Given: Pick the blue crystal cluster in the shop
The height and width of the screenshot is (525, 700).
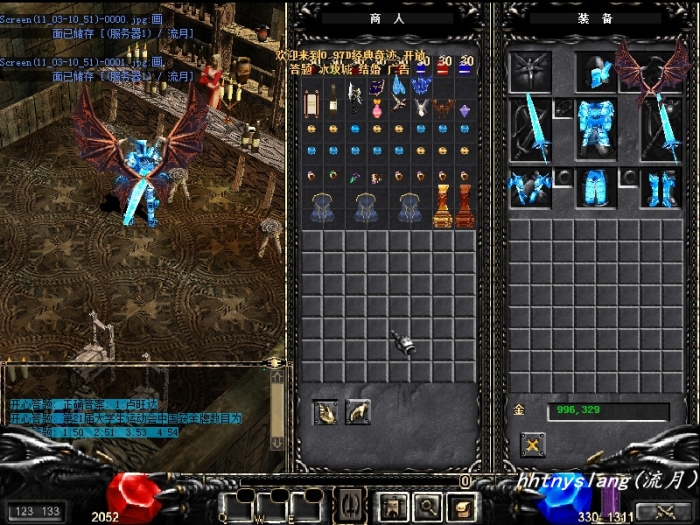Looking at the screenshot, I should [420, 87].
